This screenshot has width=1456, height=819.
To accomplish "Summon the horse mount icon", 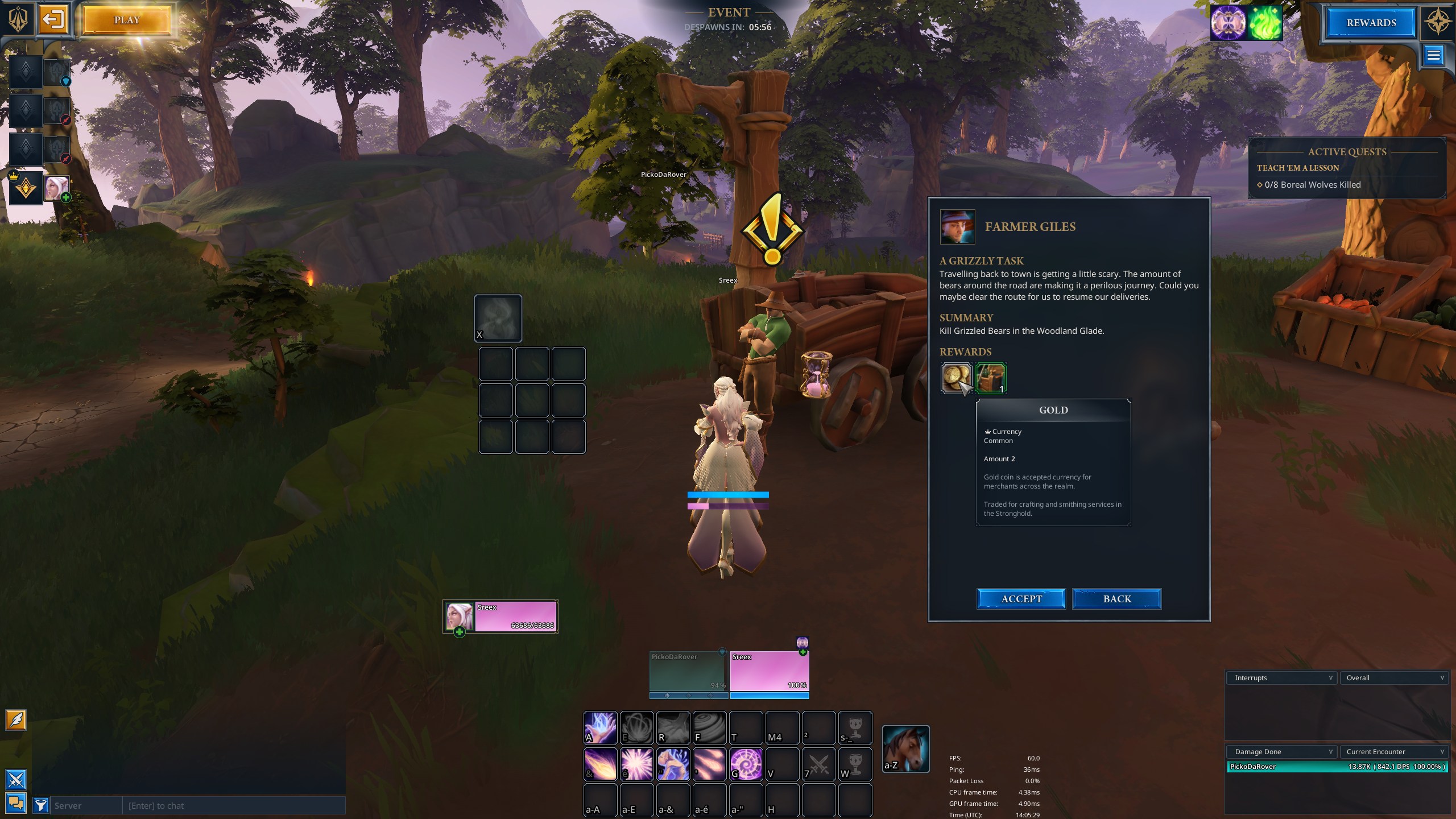I will point(905,748).
